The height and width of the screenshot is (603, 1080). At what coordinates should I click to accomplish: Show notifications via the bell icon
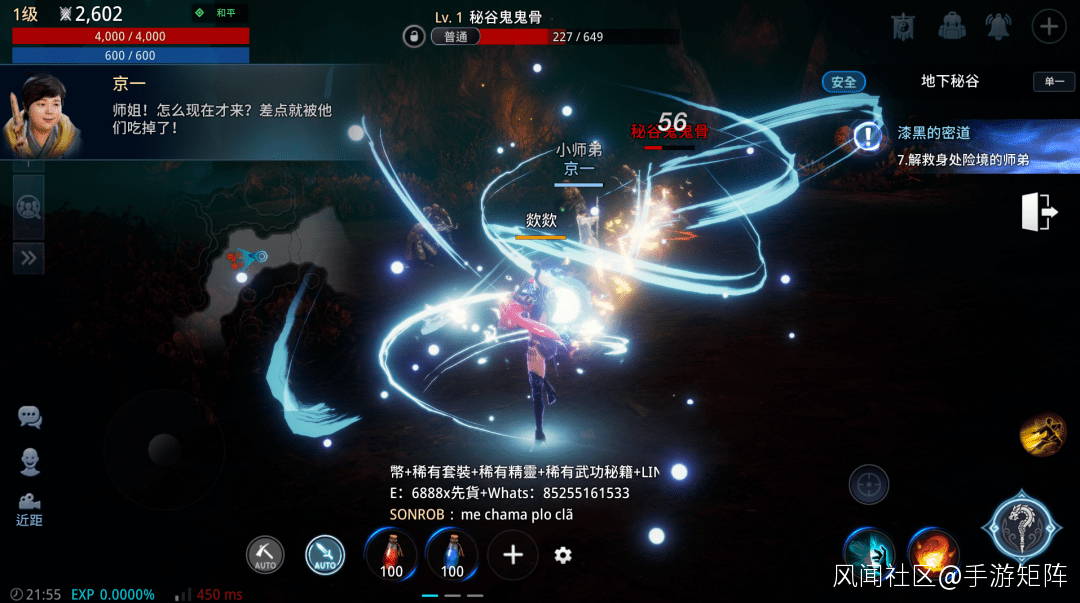[x=998, y=26]
